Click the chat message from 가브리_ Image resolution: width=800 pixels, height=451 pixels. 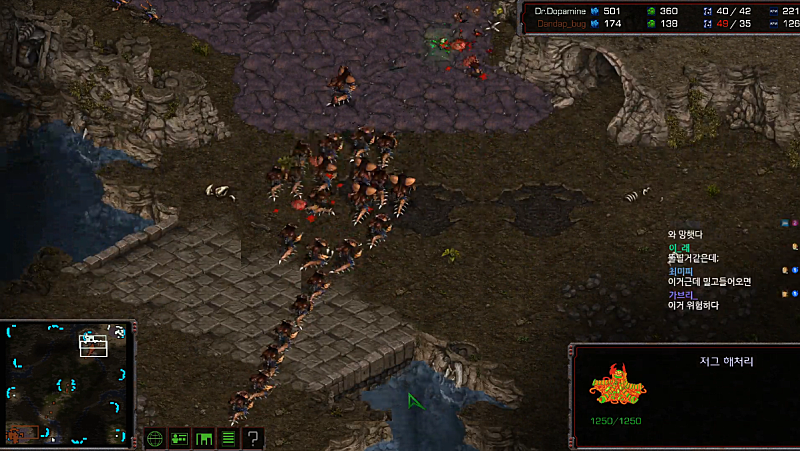point(693,305)
